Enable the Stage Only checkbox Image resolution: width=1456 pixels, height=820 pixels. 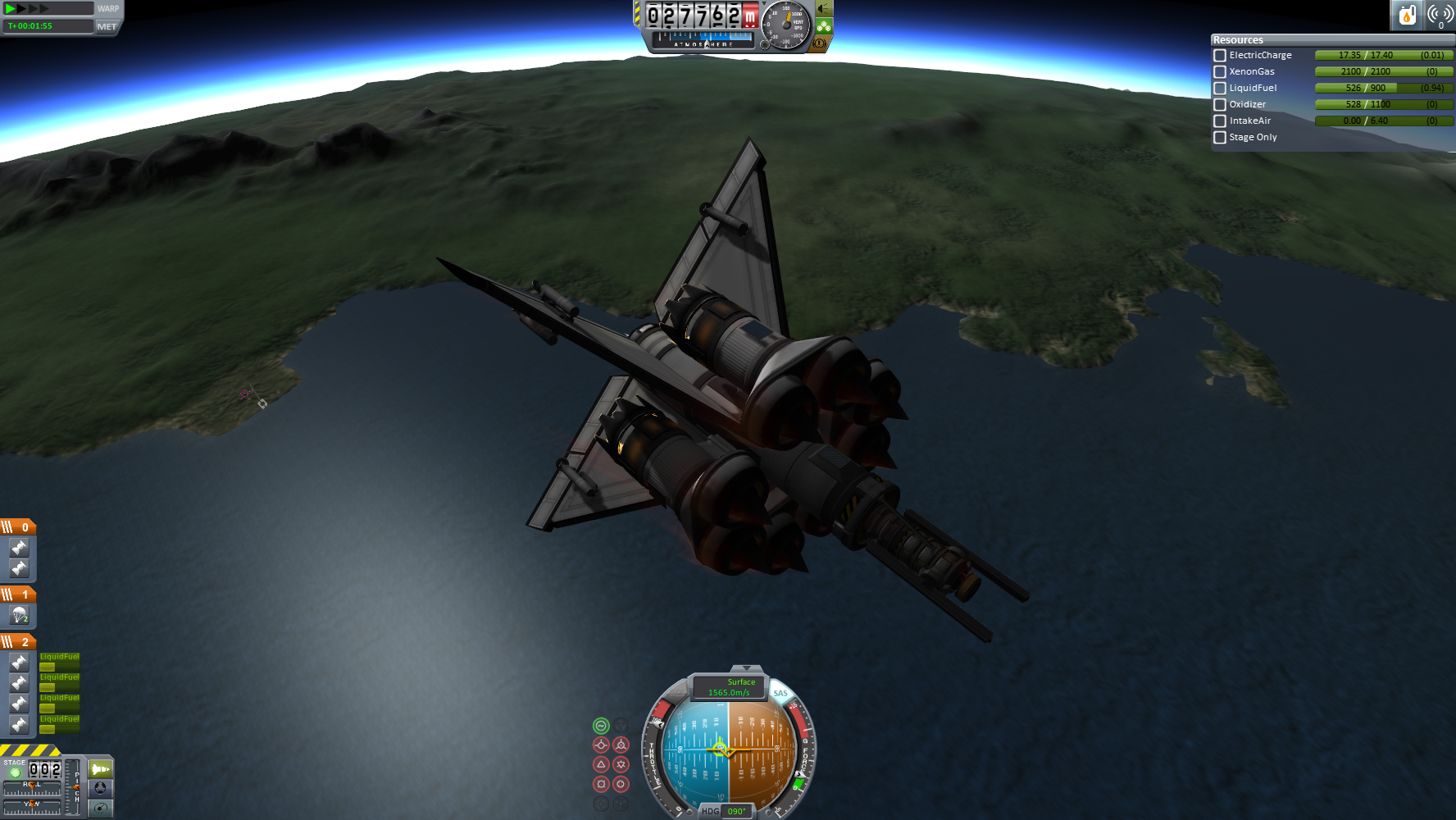click(1220, 138)
